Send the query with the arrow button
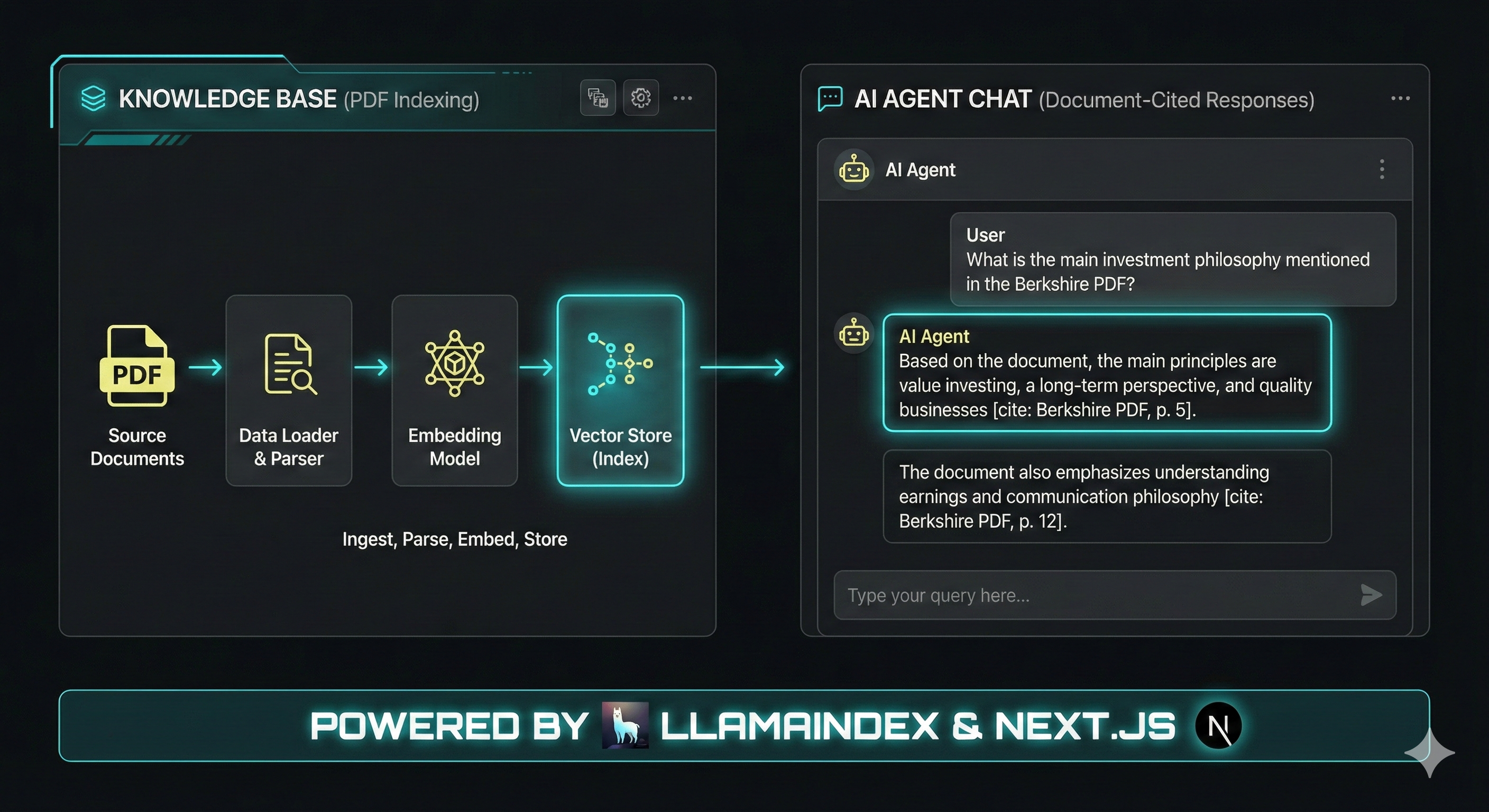 tap(1371, 595)
